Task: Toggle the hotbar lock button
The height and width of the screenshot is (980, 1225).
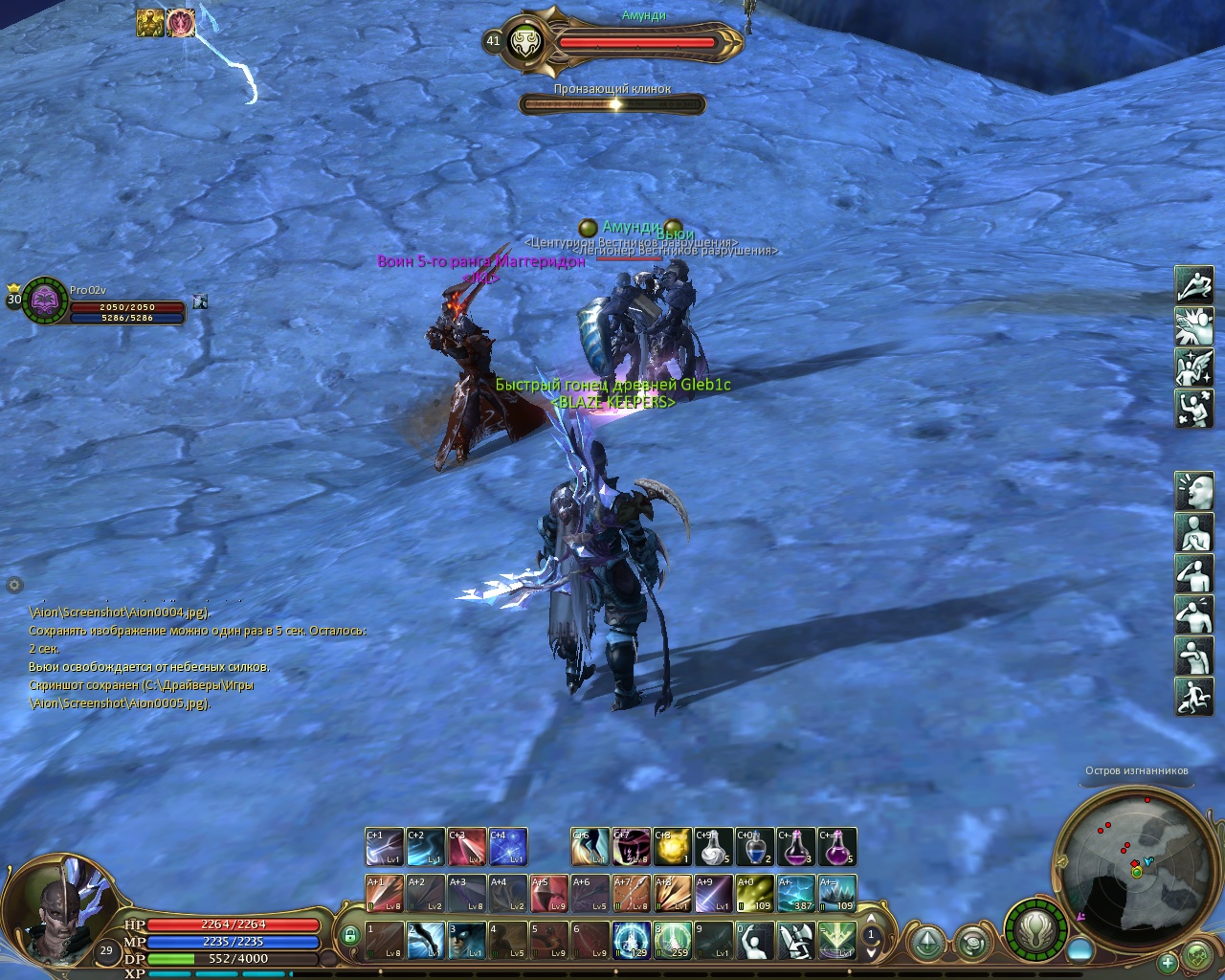Action: [x=350, y=935]
